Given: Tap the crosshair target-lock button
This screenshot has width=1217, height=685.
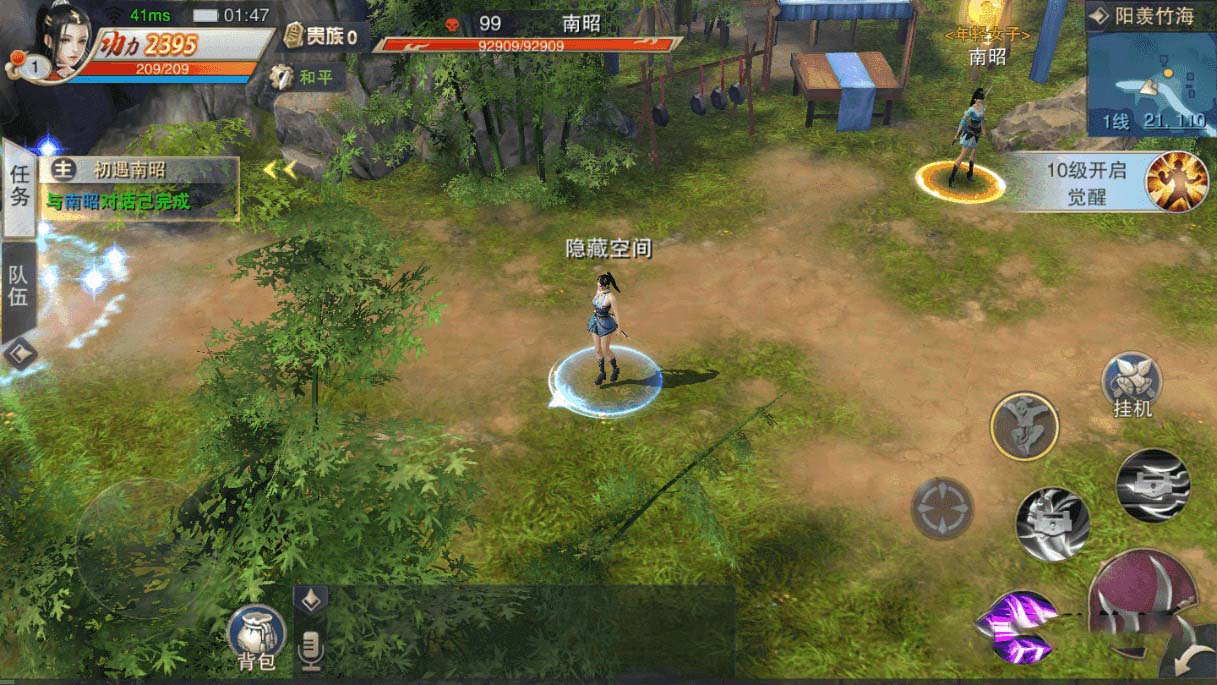Looking at the screenshot, I should 941,508.
